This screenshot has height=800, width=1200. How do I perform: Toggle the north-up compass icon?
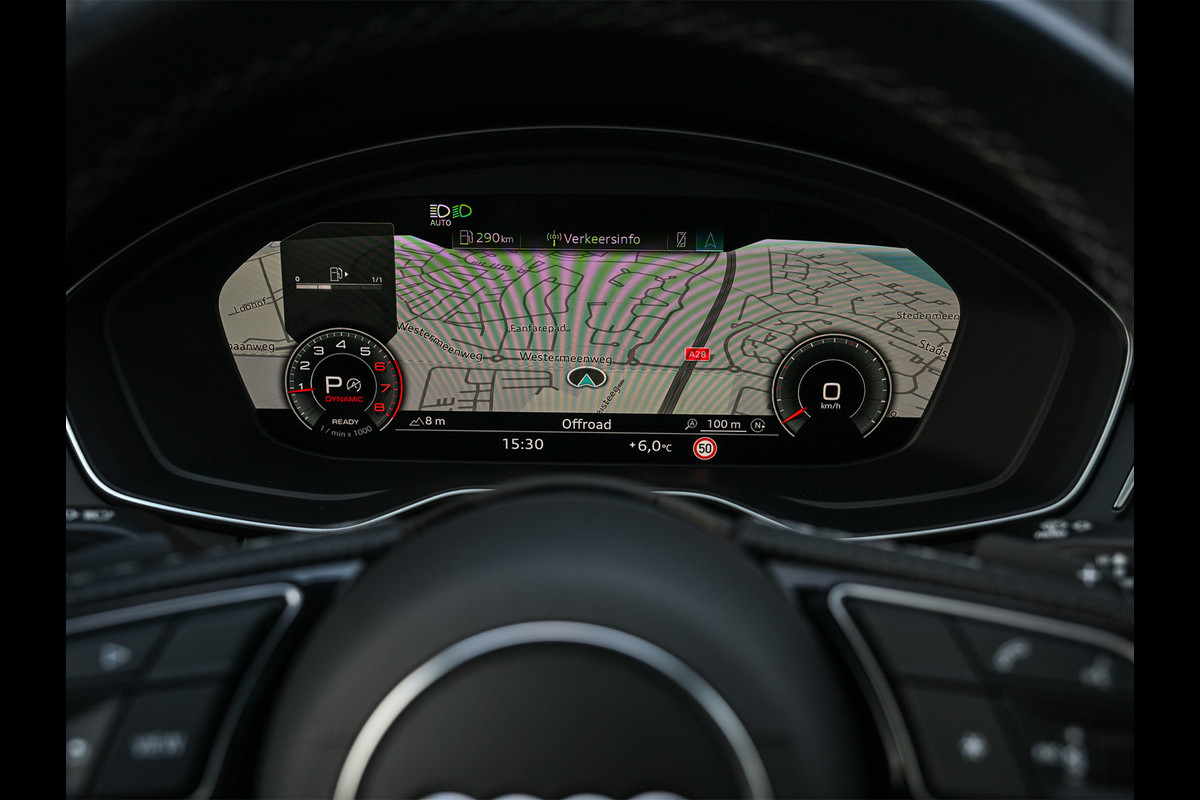click(759, 424)
